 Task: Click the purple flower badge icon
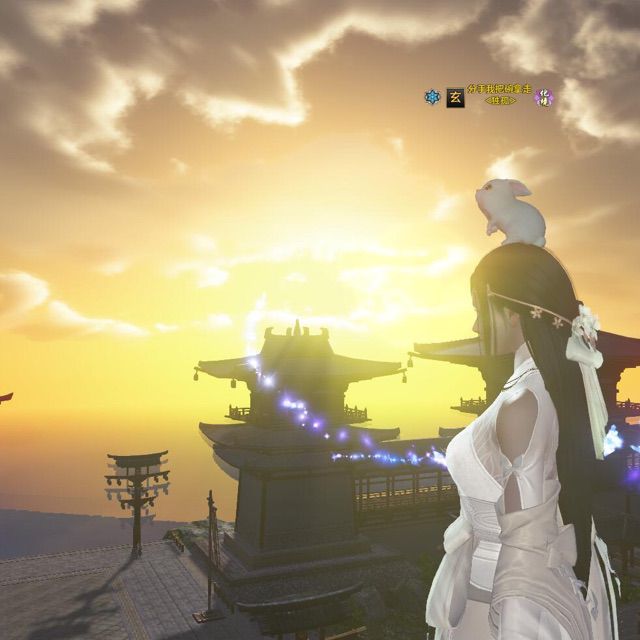click(x=545, y=97)
